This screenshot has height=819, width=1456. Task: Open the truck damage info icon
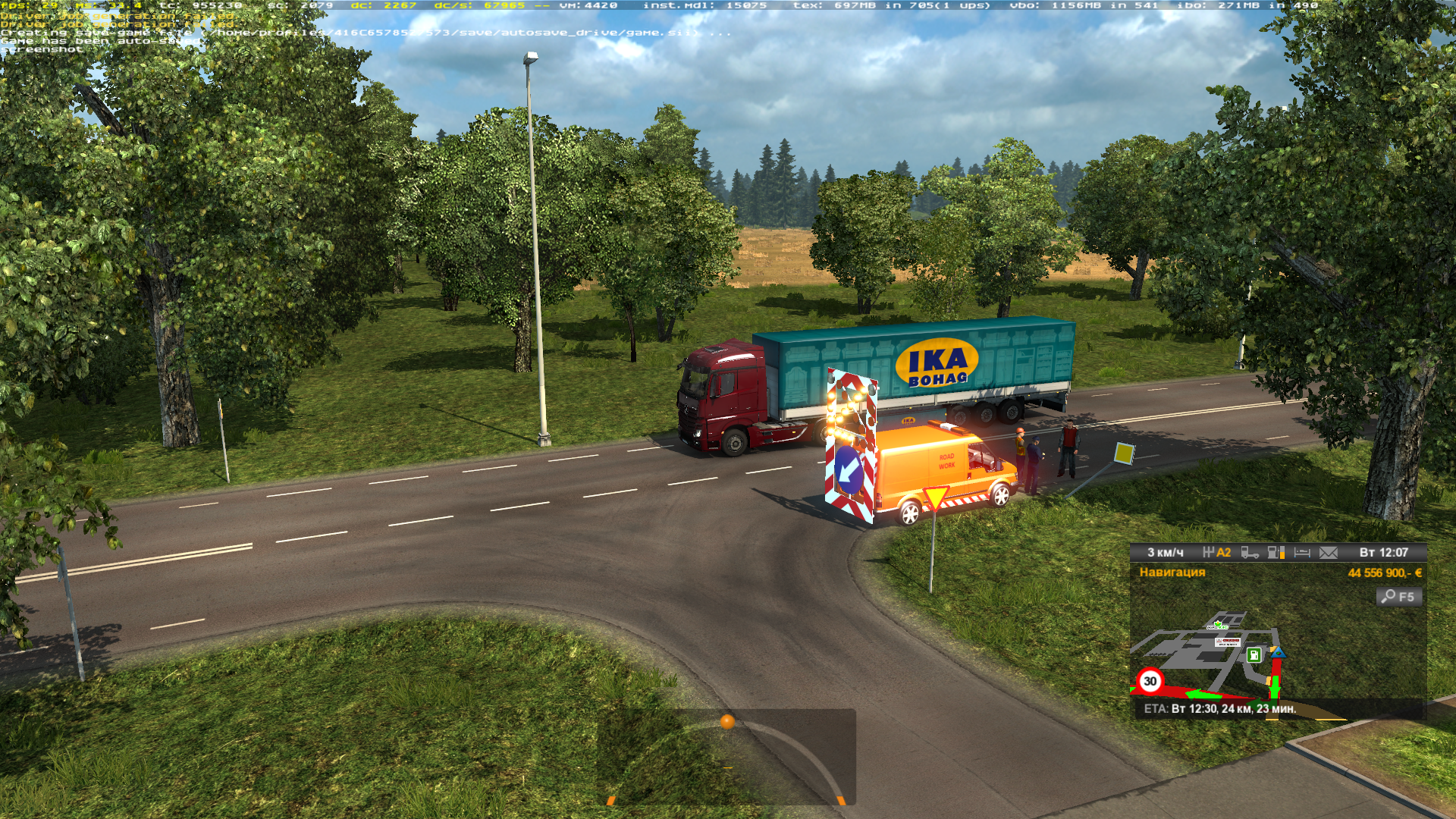(x=1250, y=553)
